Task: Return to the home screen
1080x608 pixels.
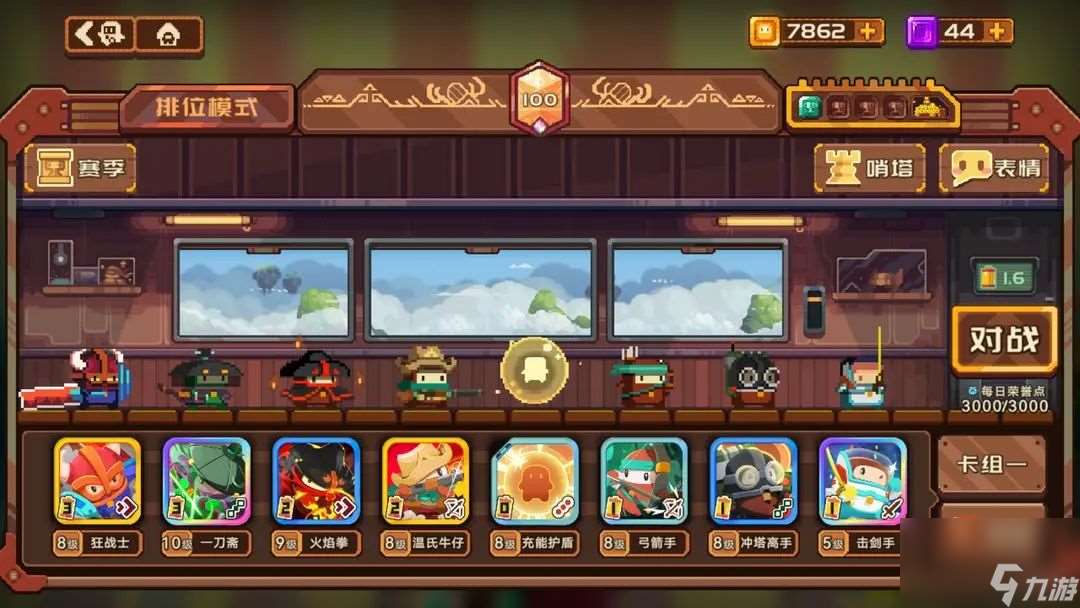Action: point(168,35)
